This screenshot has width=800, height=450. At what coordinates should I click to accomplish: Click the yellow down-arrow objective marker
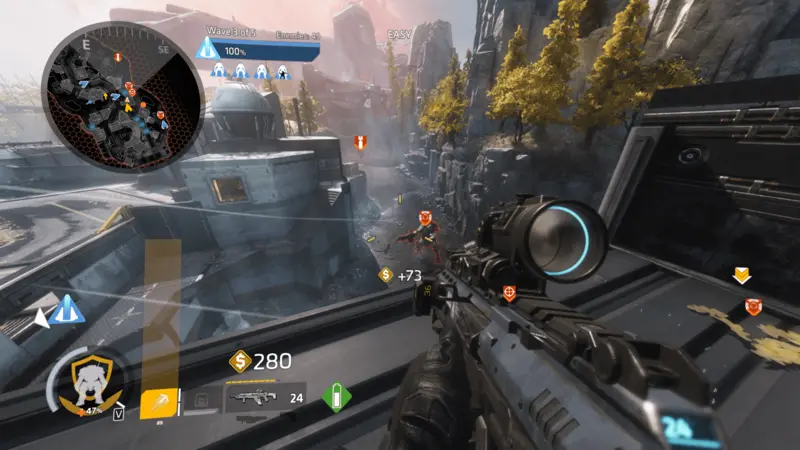tap(742, 275)
